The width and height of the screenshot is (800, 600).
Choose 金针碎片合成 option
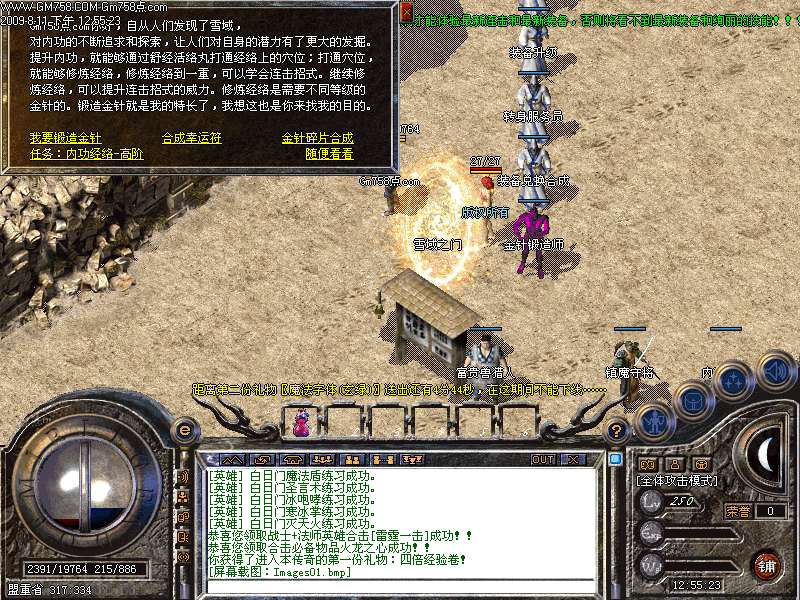[317, 138]
